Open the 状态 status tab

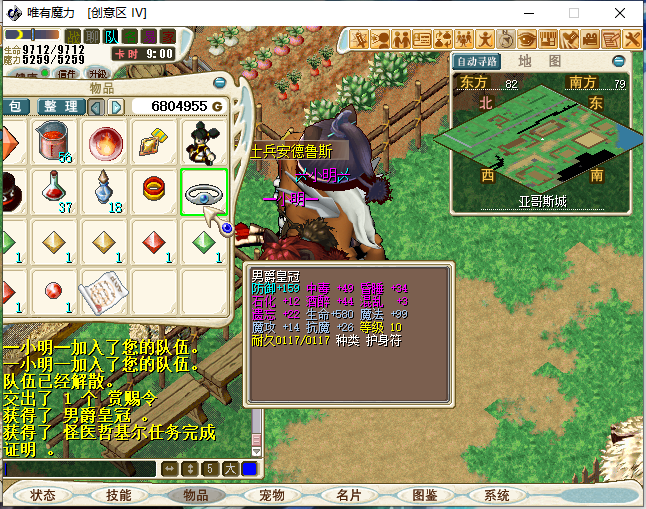click(x=43, y=495)
